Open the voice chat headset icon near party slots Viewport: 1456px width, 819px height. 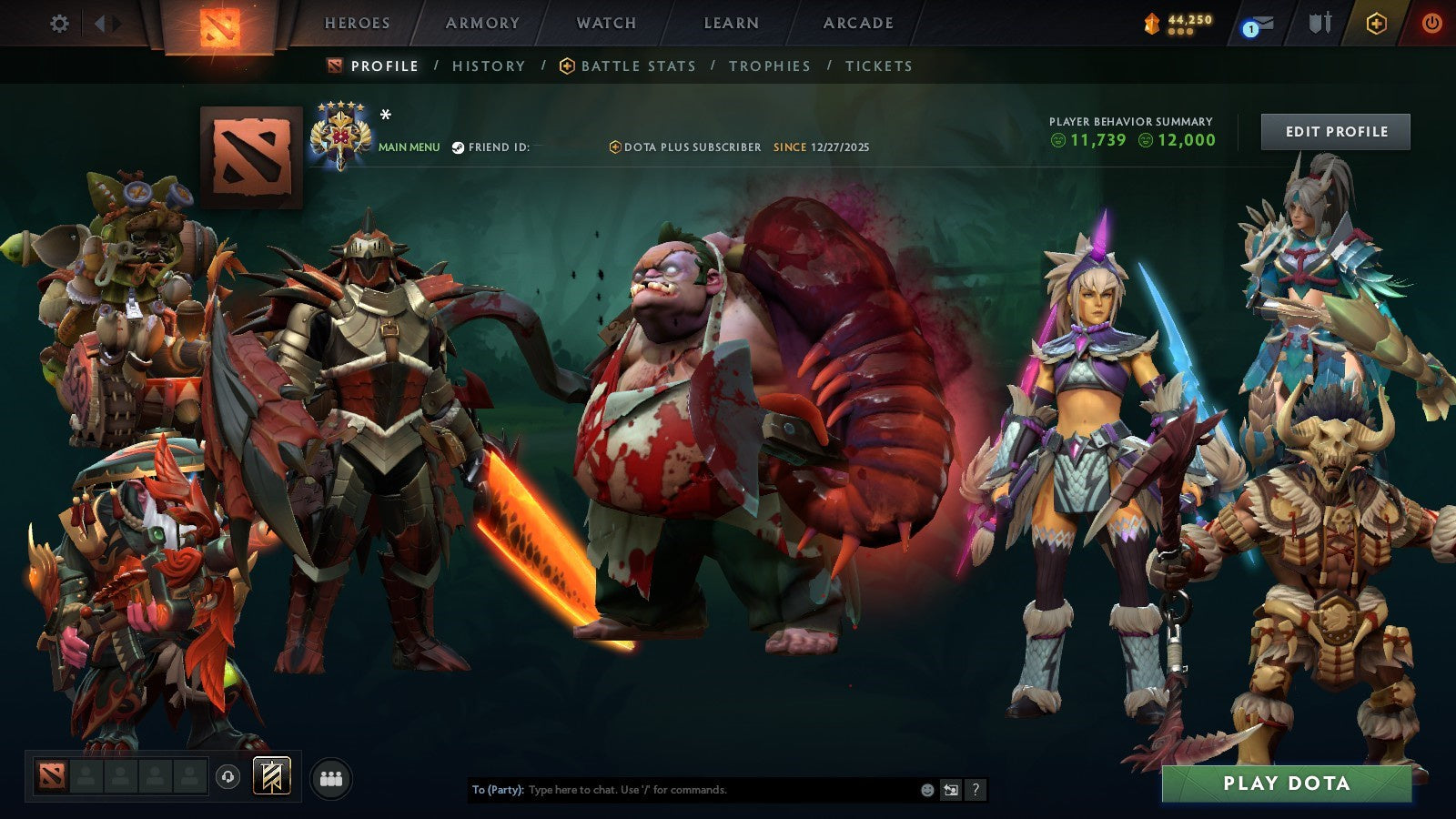(x=227, y=774)
